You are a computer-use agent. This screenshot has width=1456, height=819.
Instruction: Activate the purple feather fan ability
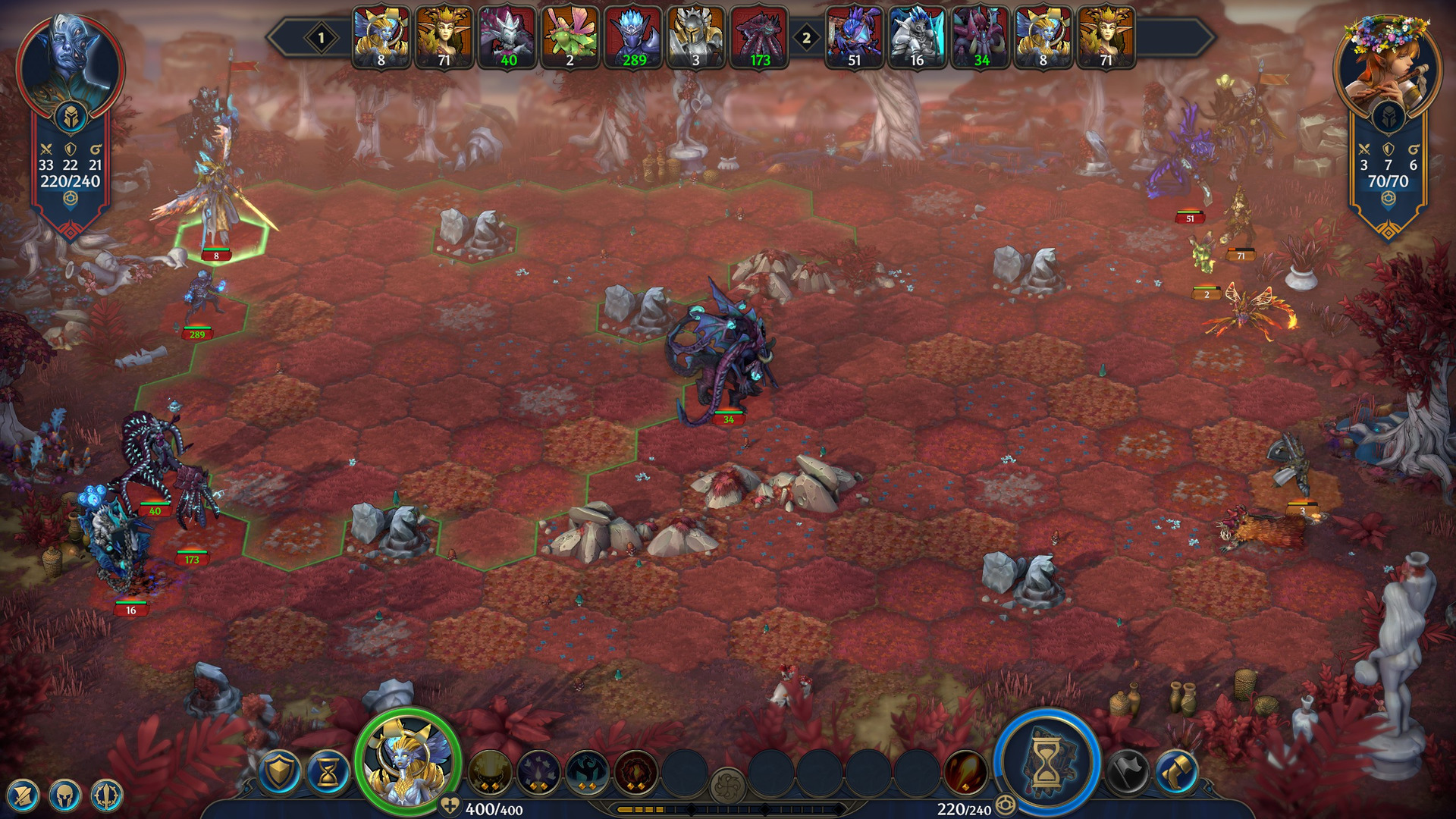[538, 773]
